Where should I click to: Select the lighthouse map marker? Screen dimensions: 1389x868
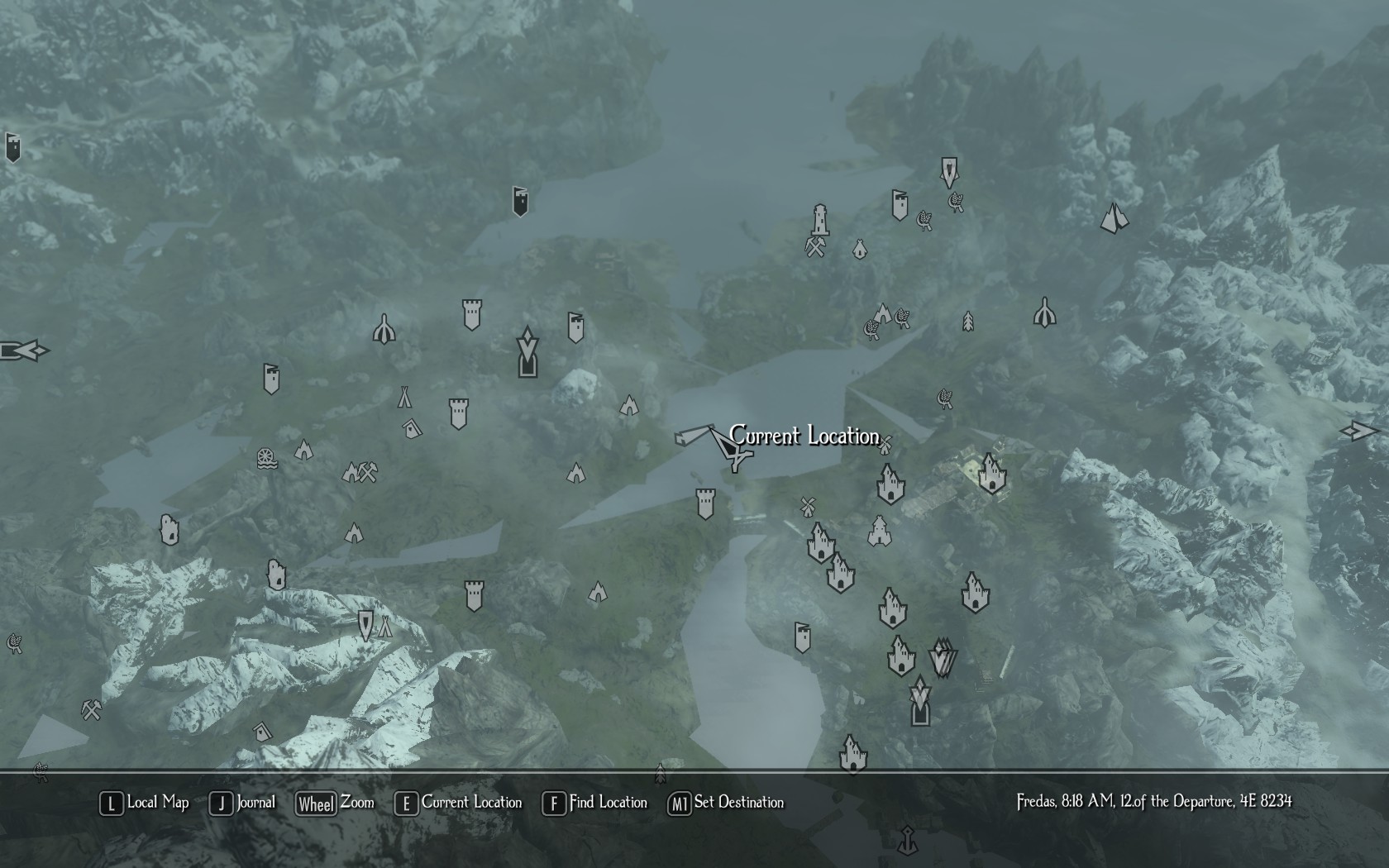point(819,221)
